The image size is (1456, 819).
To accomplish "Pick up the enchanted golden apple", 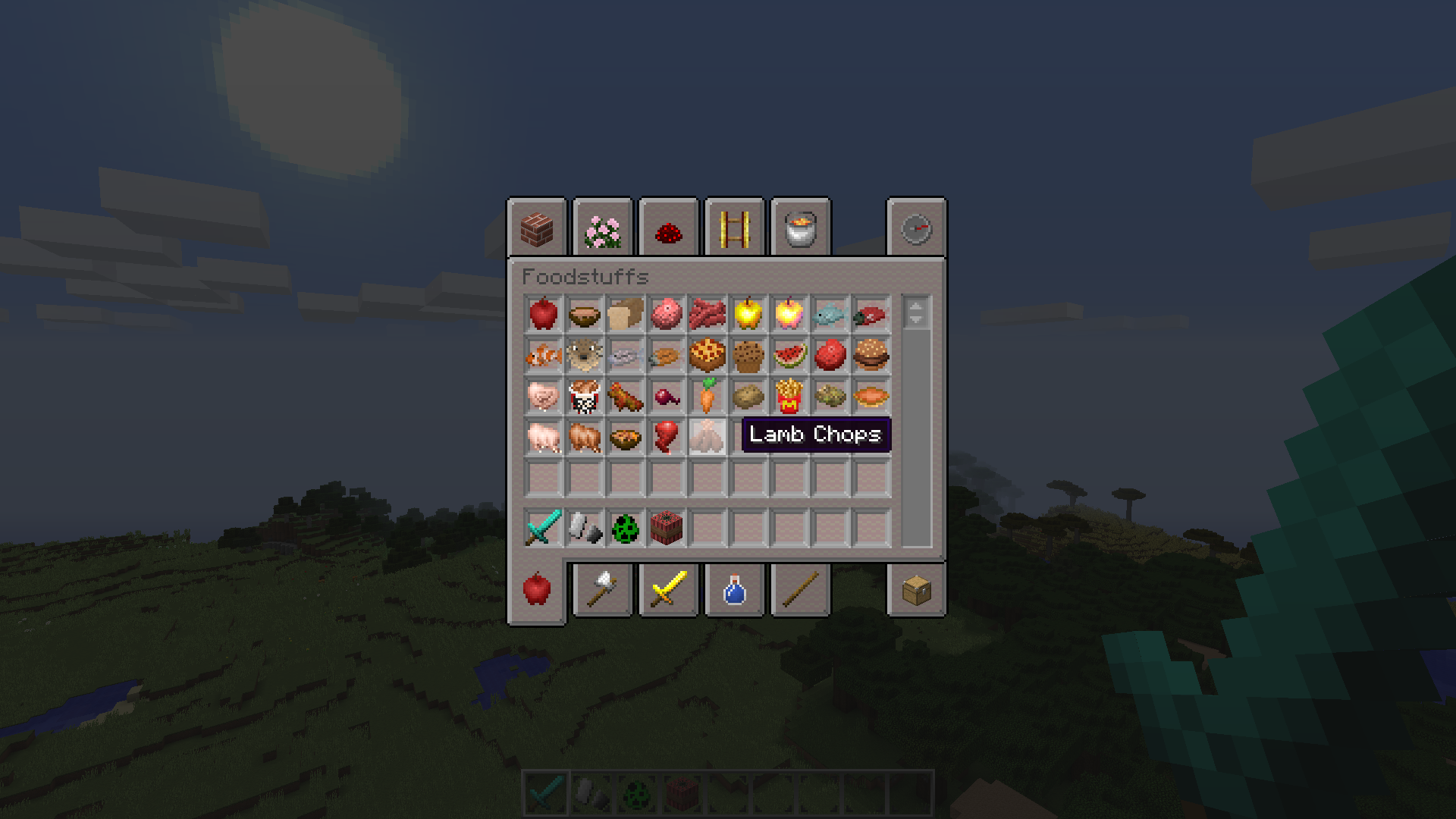I will tap(790, 315).
